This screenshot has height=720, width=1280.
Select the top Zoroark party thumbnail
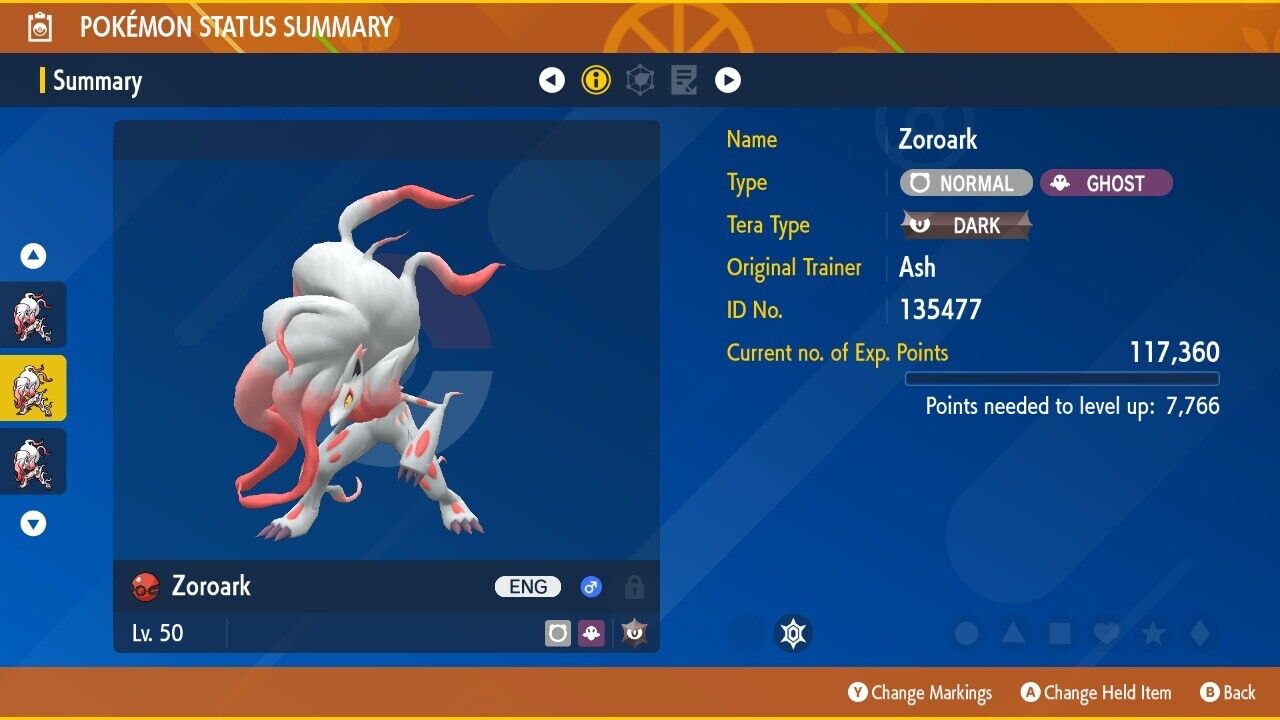[x=33, y=315]
